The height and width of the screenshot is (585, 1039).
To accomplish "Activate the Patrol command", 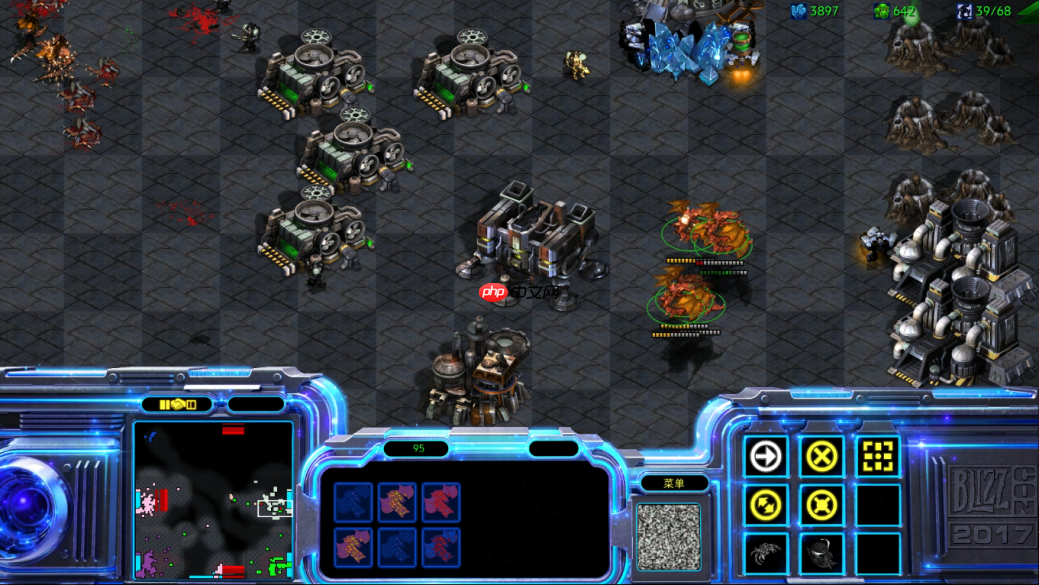I will click(x=766, y=506).
